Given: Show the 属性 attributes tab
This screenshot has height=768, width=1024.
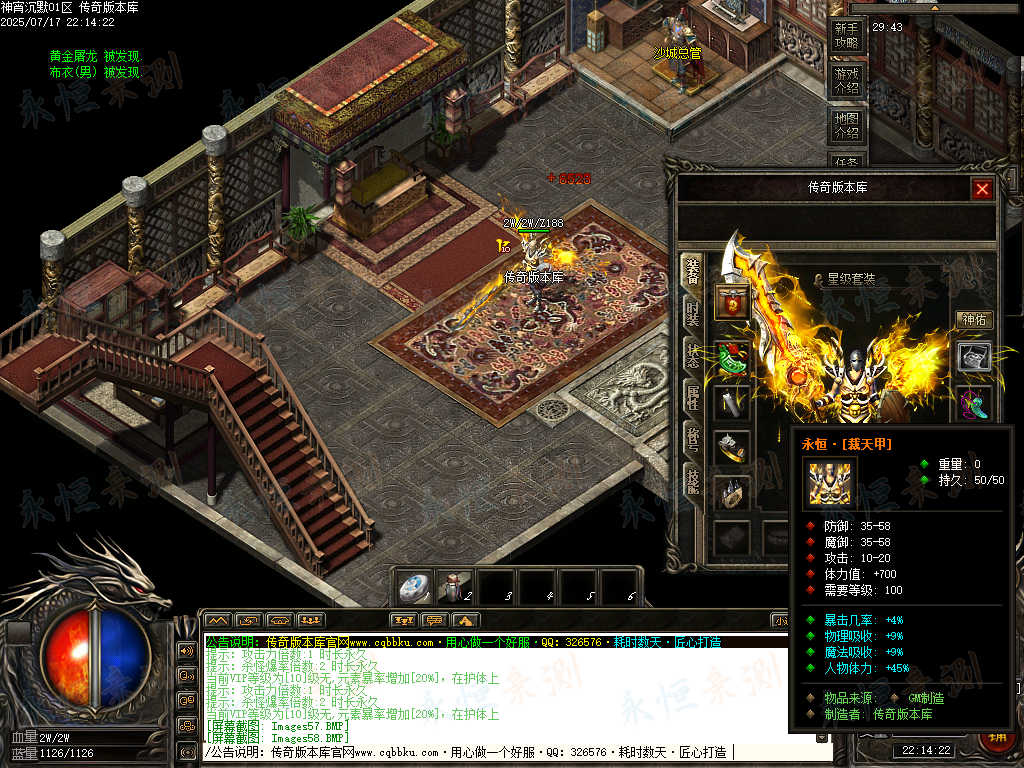Looking at the screenshot, I should click(692, 396).
